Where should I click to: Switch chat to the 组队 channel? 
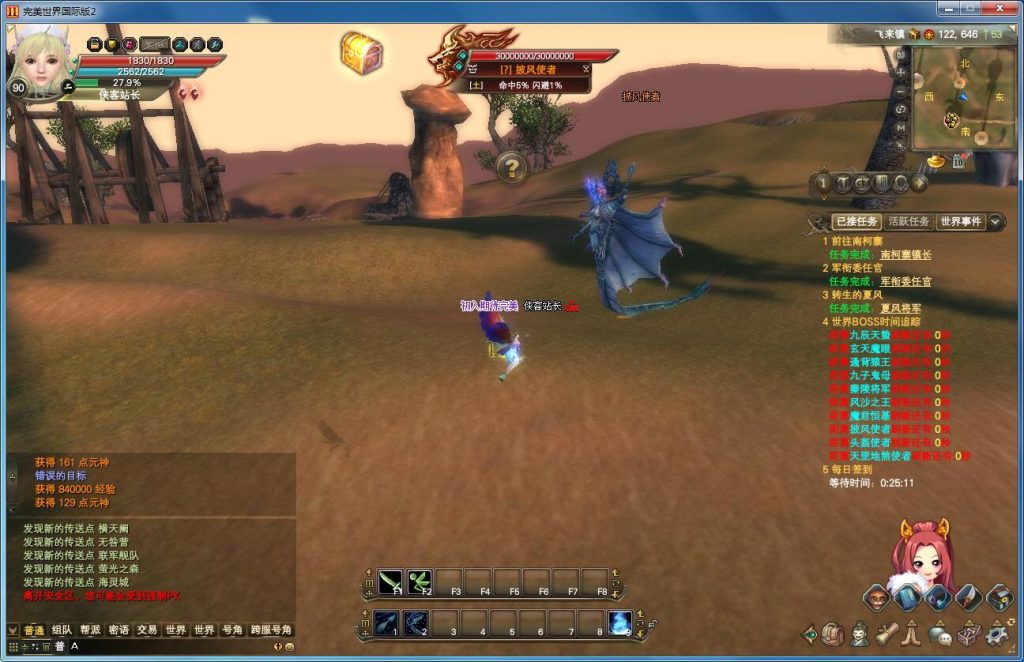coord(62,630)
